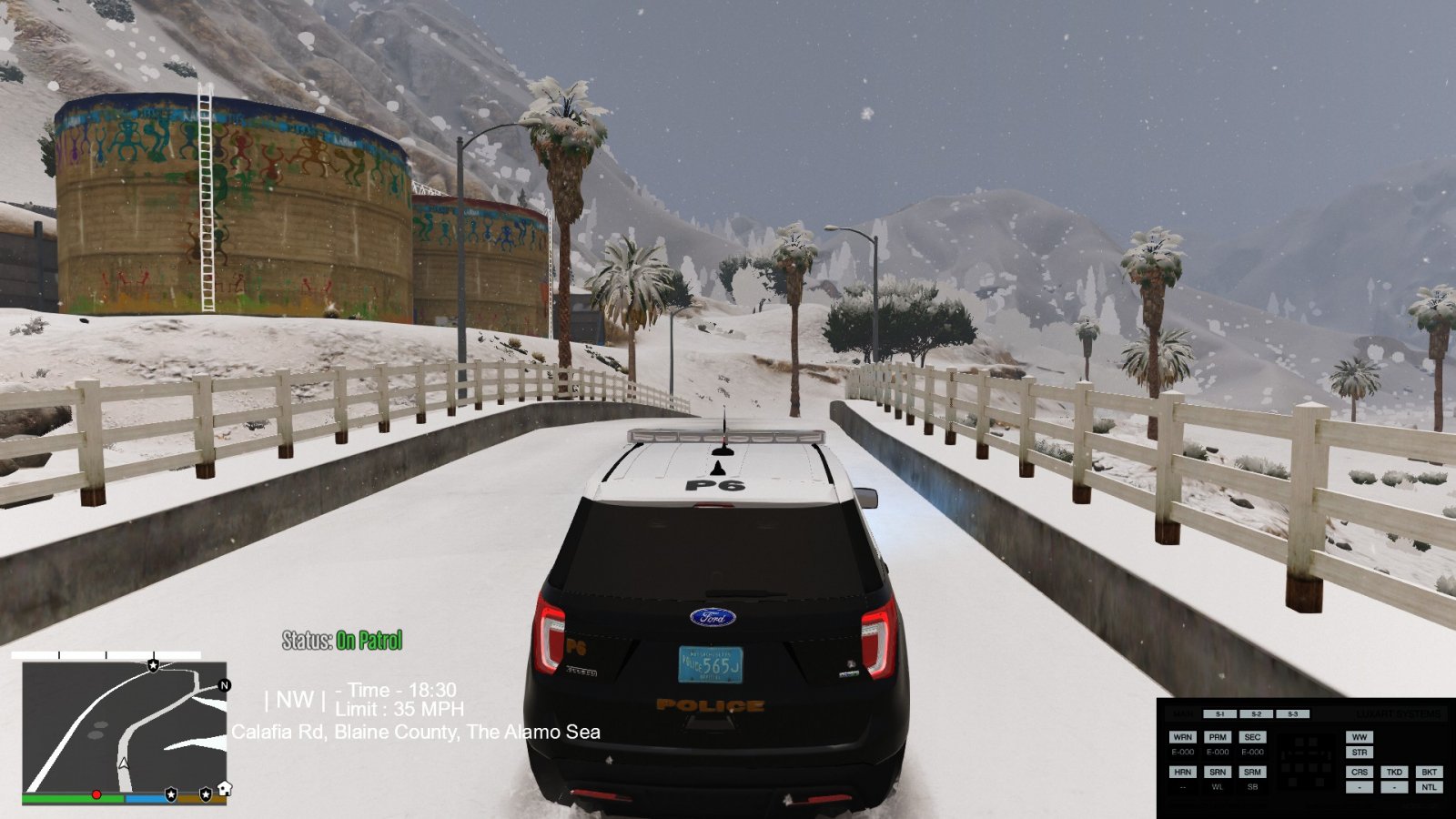This screenshot has height=819, width=1456.
Task: Select the S-2 siren button
Action: point(1256,714)
